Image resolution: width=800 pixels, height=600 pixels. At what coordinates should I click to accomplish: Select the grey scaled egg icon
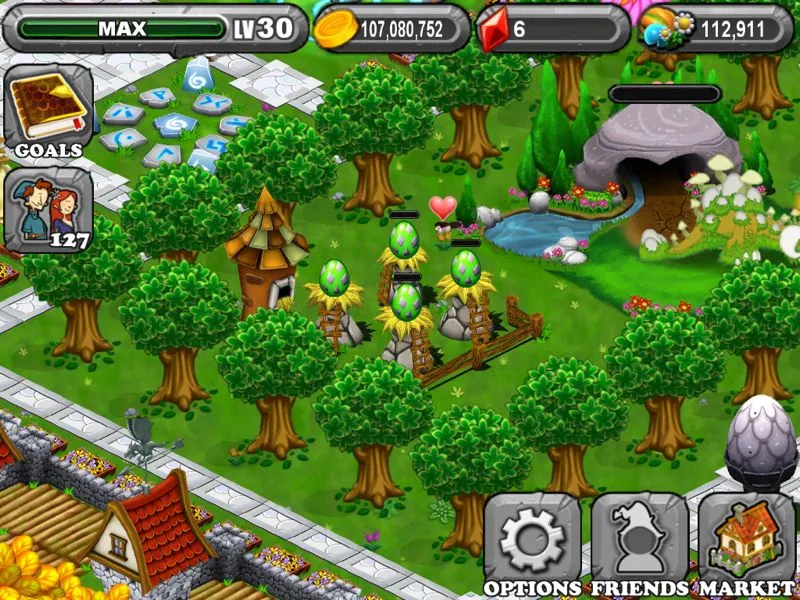tap(759, 437)
